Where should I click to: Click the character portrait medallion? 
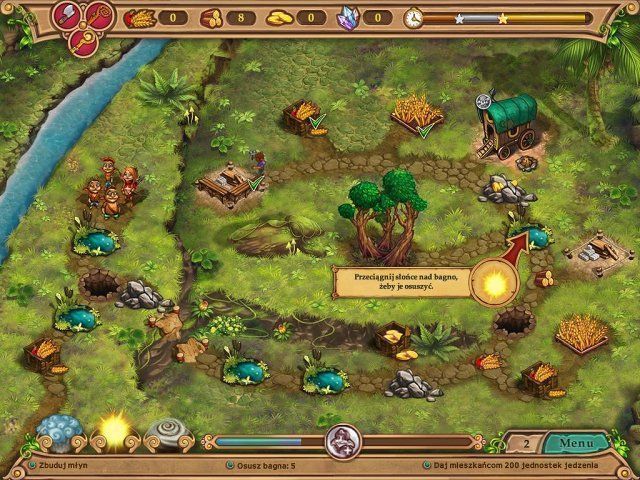pyautogui.click(x=342, y=441)
